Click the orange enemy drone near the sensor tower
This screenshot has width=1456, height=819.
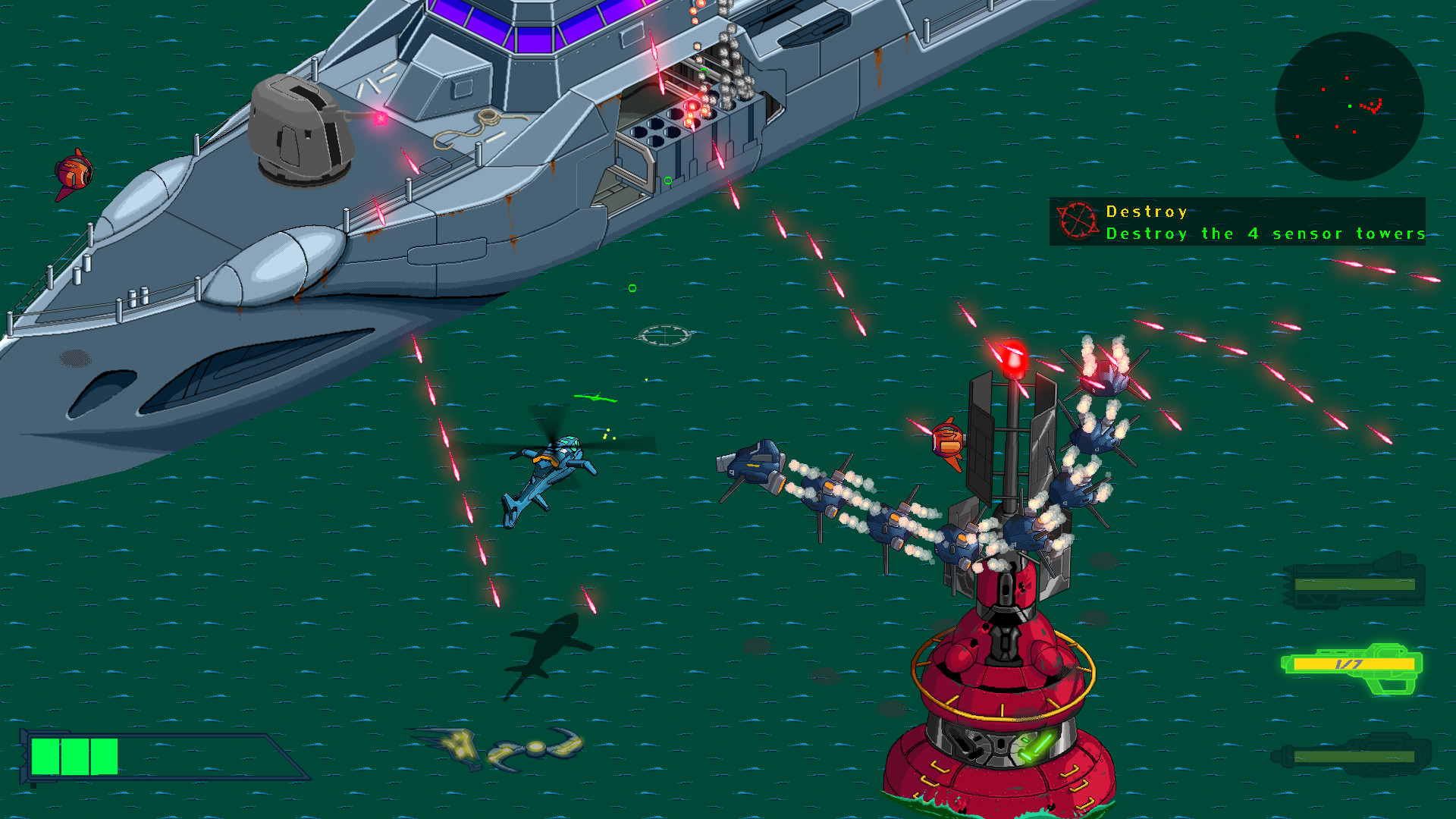(x=947, y=440)
